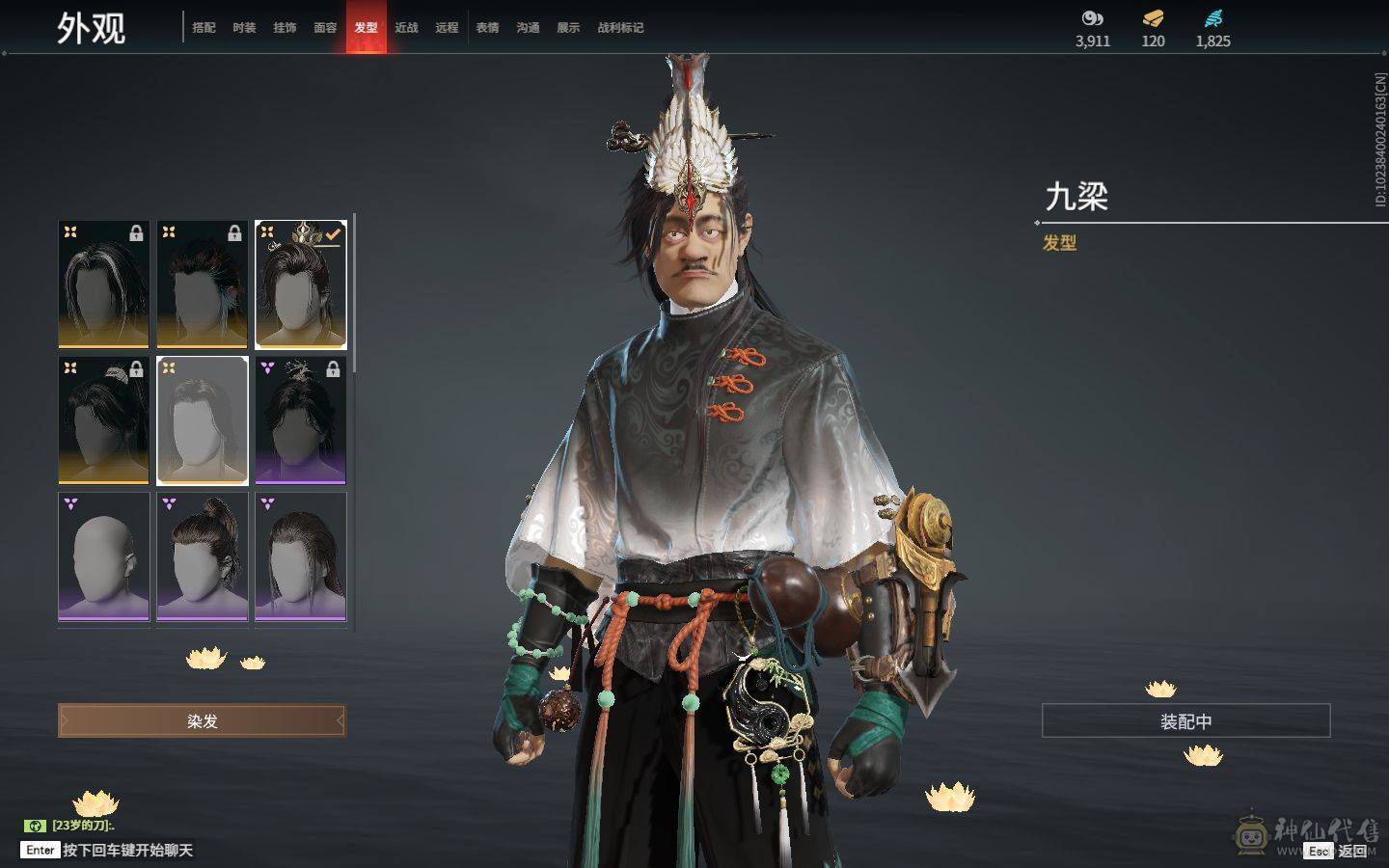Select the 挂饰 accessories tab
Screen dimensions: 1389x868
[285, 28]
